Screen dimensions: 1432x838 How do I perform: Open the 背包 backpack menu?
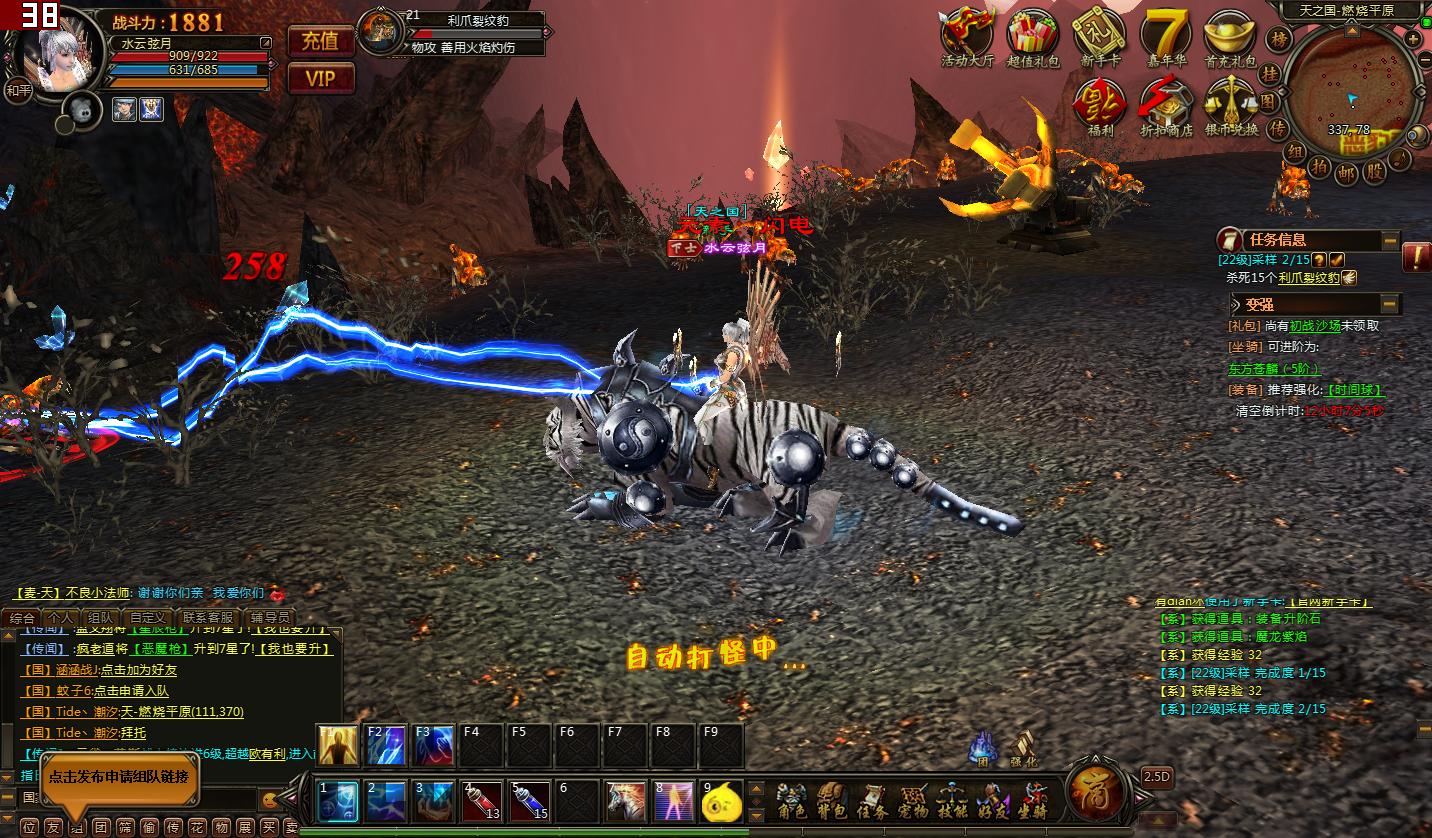[x=832, y=802]
